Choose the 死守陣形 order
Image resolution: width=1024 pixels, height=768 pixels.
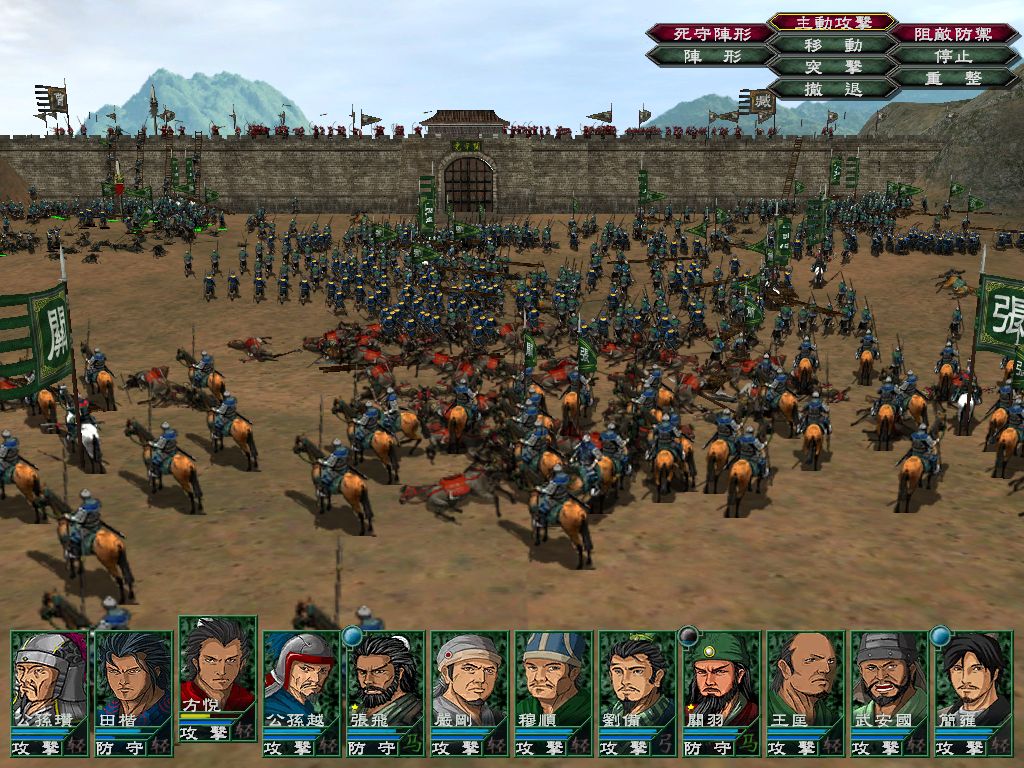click(x=710, y=34)
